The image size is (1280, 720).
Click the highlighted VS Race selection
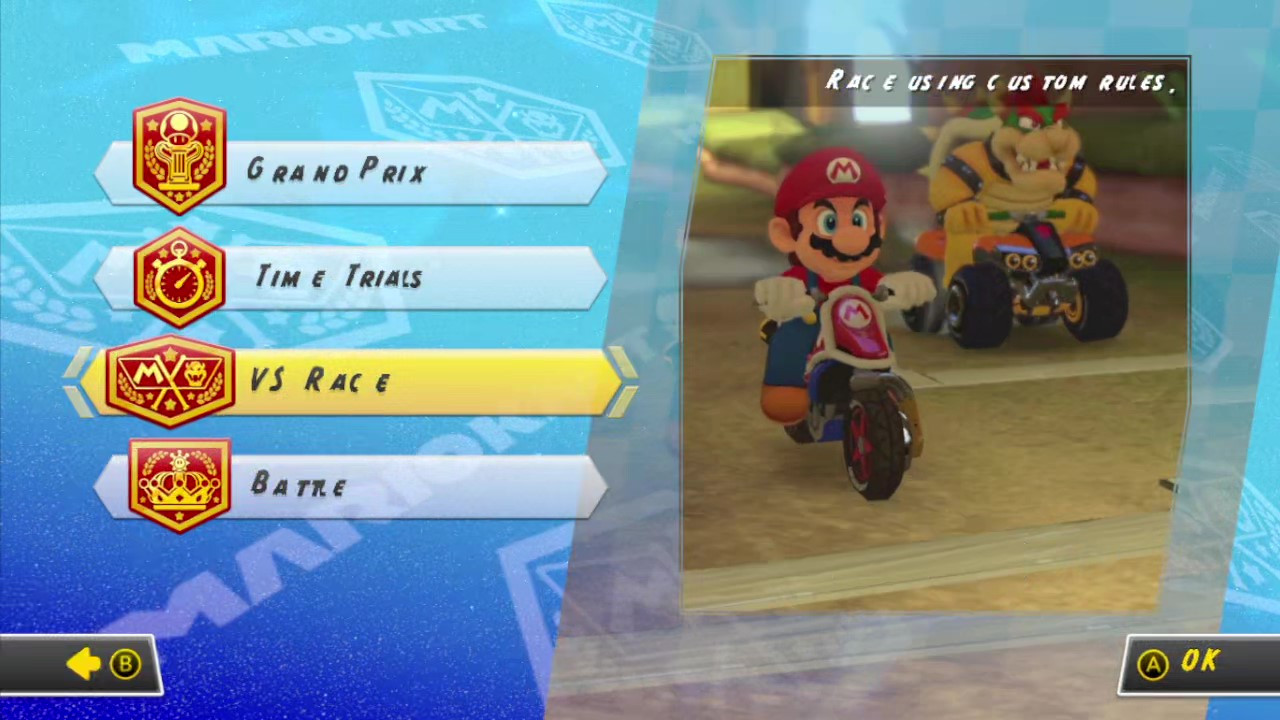[350, 382]
